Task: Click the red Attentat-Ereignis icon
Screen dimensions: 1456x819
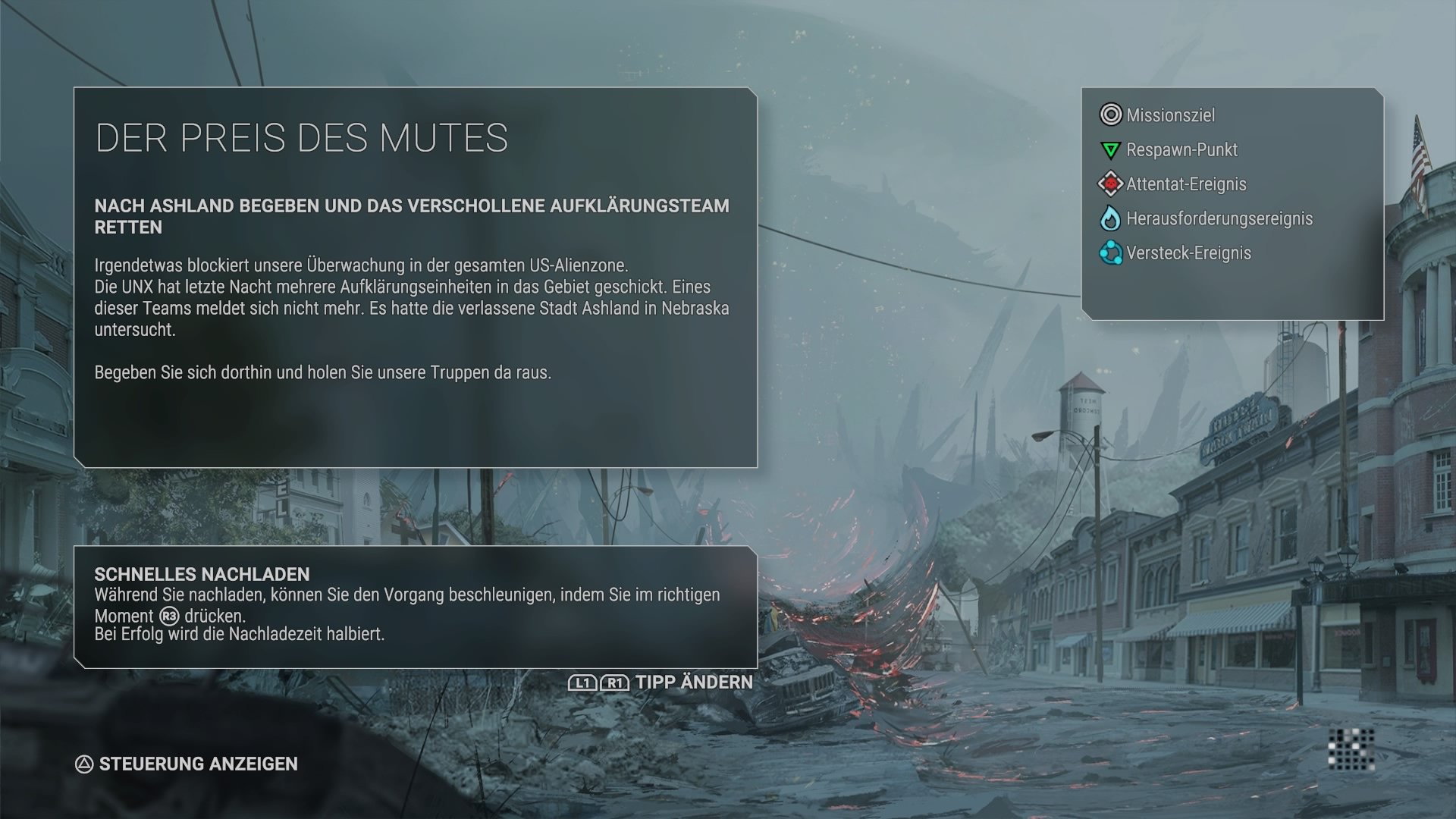Action: [x=1109, y=184]
